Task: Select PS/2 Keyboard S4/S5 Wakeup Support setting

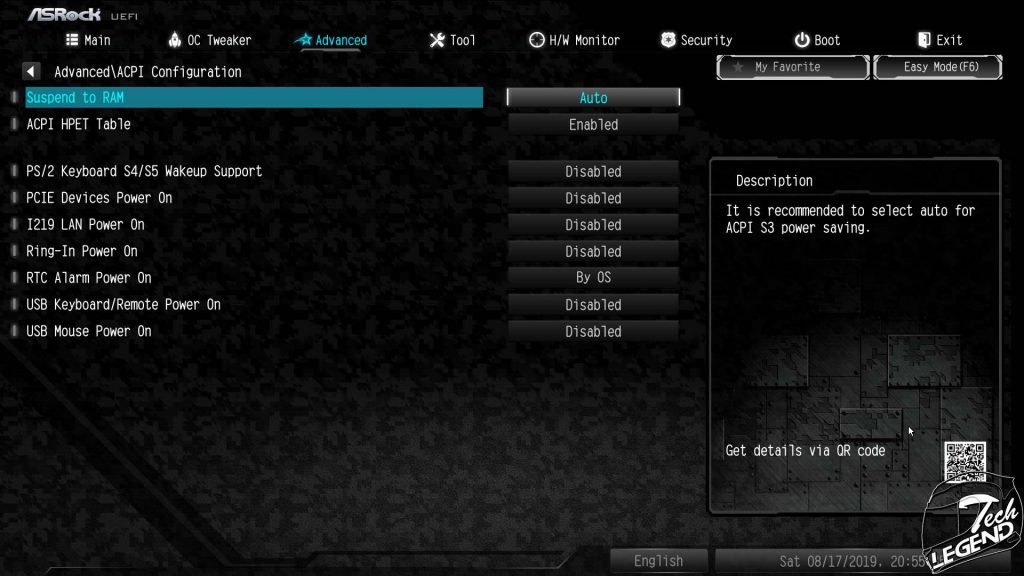Action: coord(144,171)
